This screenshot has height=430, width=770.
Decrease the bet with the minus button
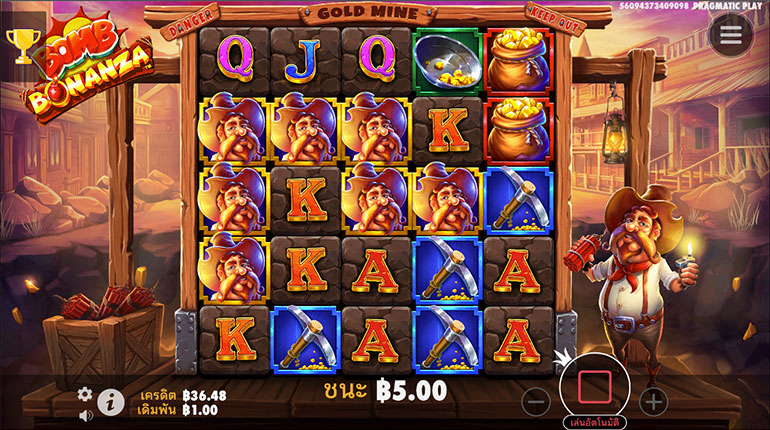(x=536, y=402)
